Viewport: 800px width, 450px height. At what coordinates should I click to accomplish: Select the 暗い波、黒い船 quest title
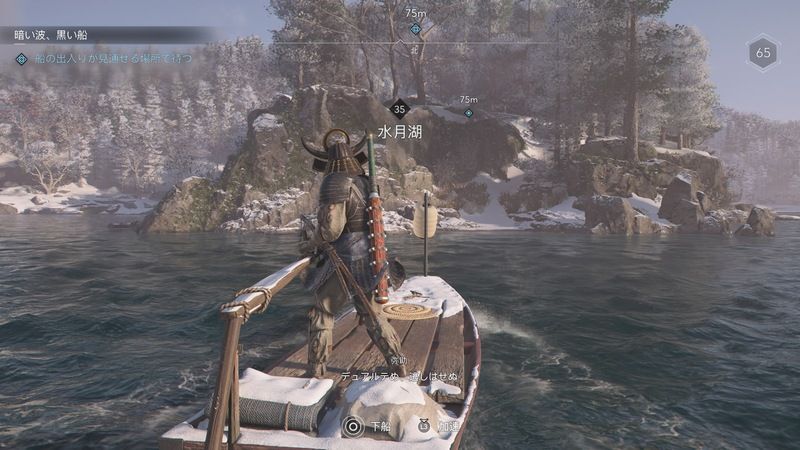point(51,35)
